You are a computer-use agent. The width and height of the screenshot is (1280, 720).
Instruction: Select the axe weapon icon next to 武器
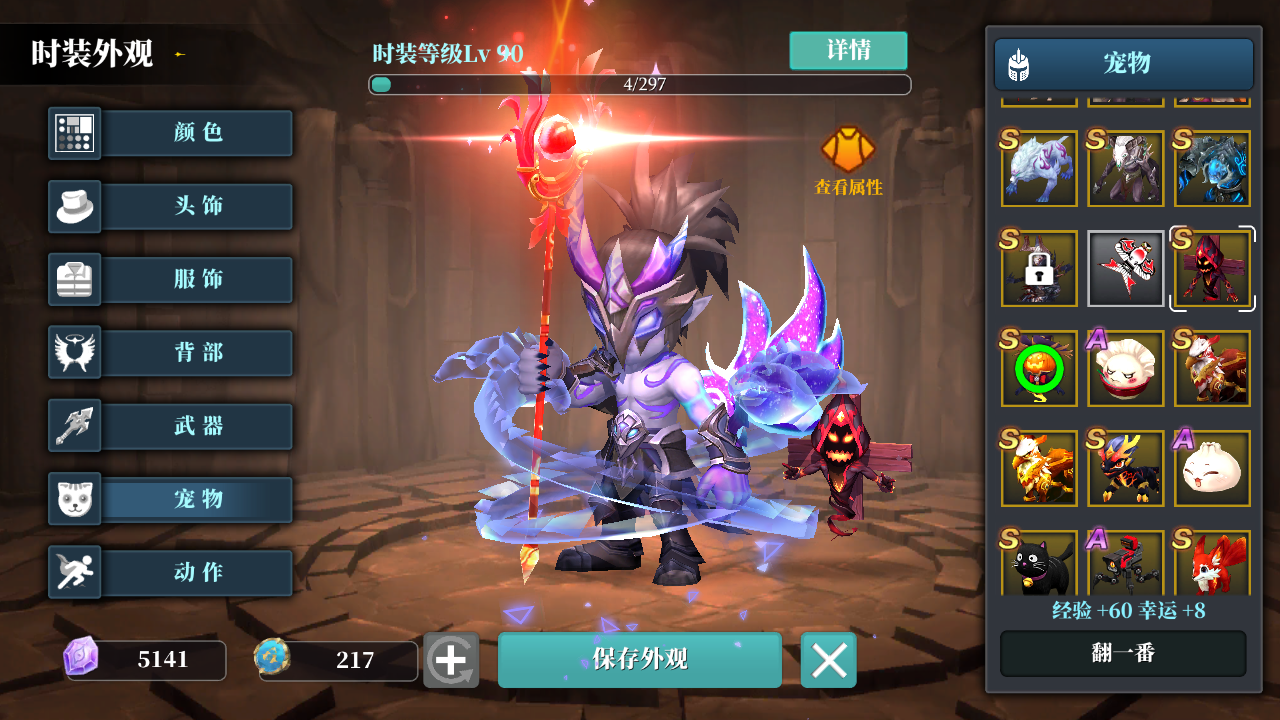[x=74, y=425]
